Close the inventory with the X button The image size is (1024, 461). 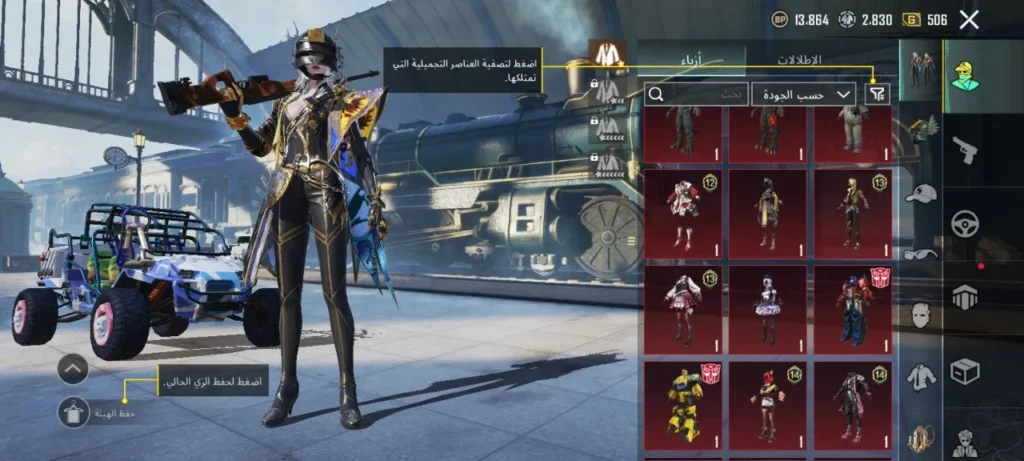[x=968, y=19]
